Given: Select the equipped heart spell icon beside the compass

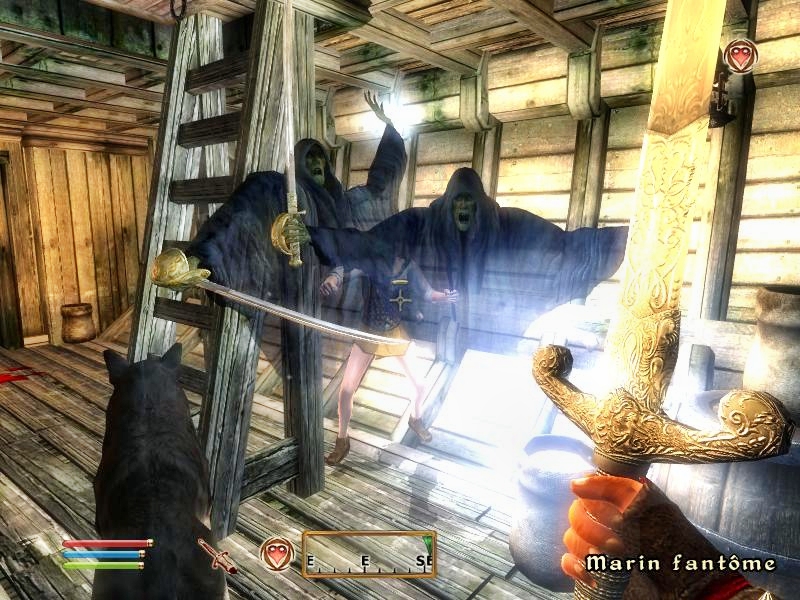Looking at the screenshot, I should 277,553.
